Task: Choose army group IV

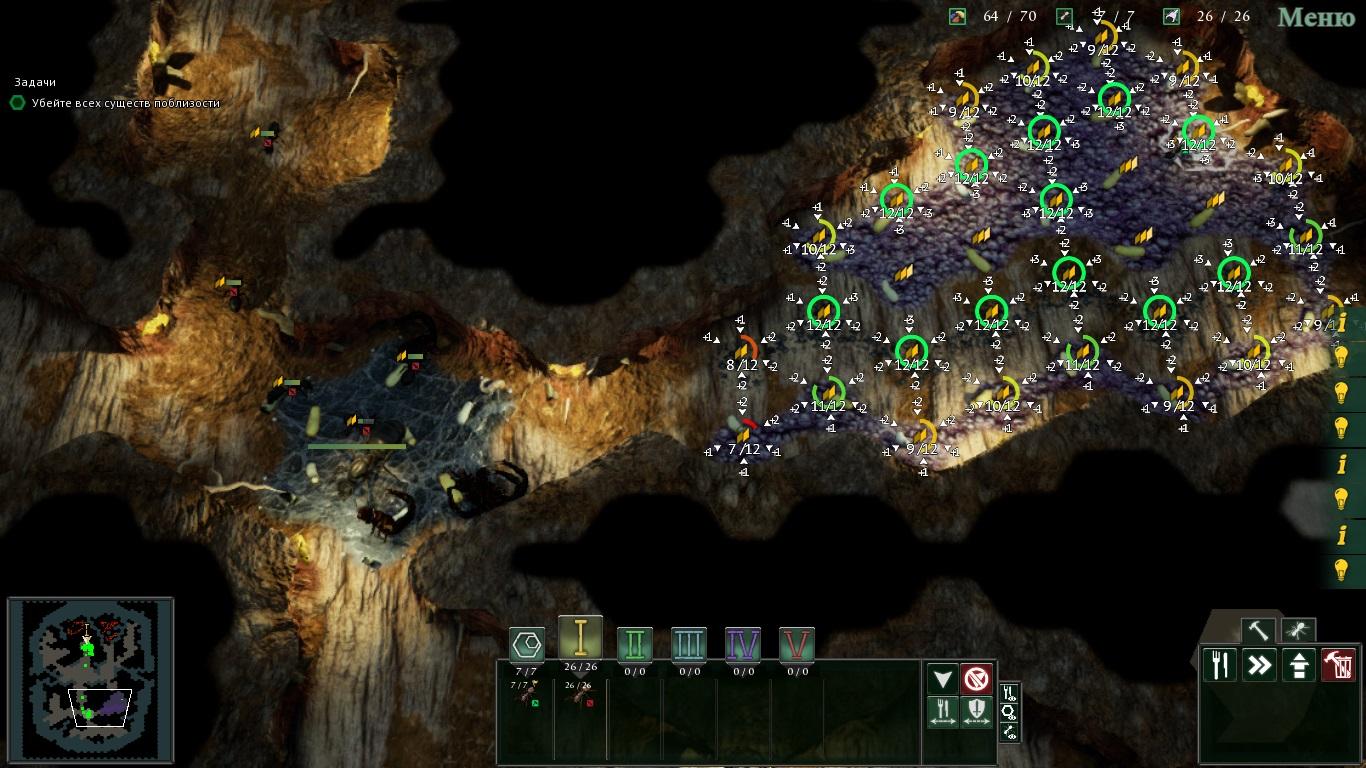Action: (x=742, y=644)
